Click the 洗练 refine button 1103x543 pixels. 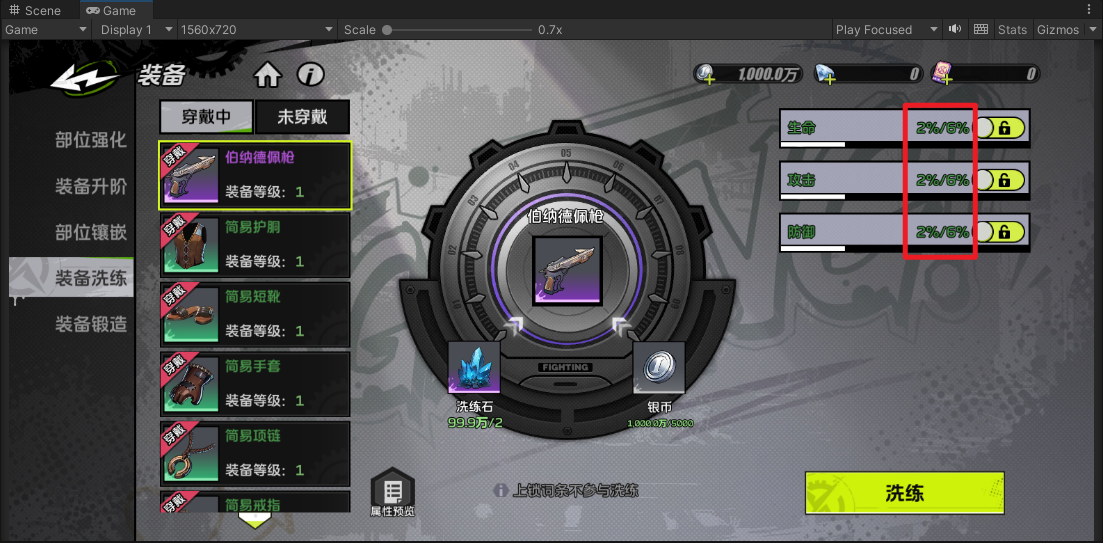click(903, 493)
